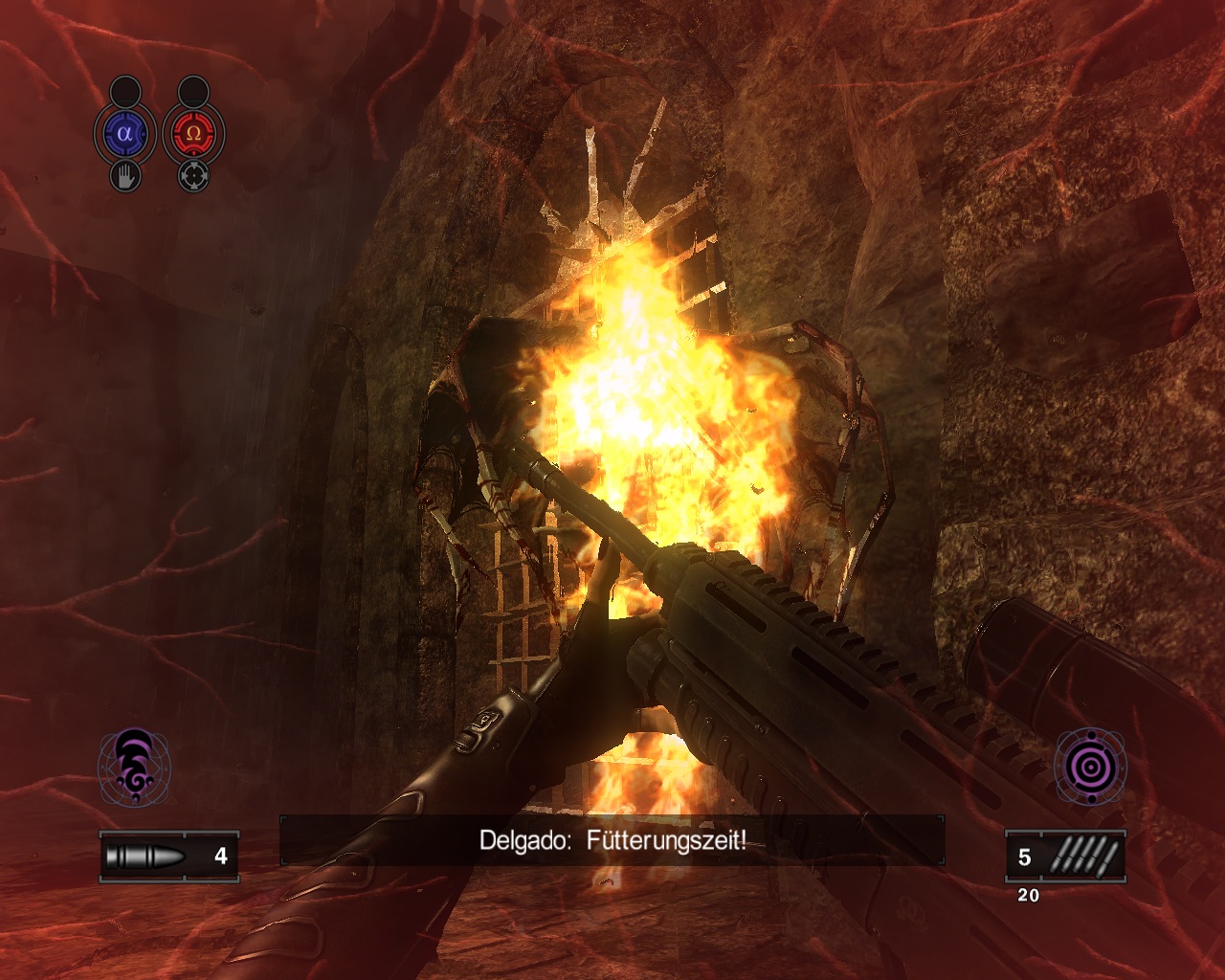The width and height of the screenshot is (1225, 980).
Task: Select the red Omega squad icon
Action: point(193,134)
